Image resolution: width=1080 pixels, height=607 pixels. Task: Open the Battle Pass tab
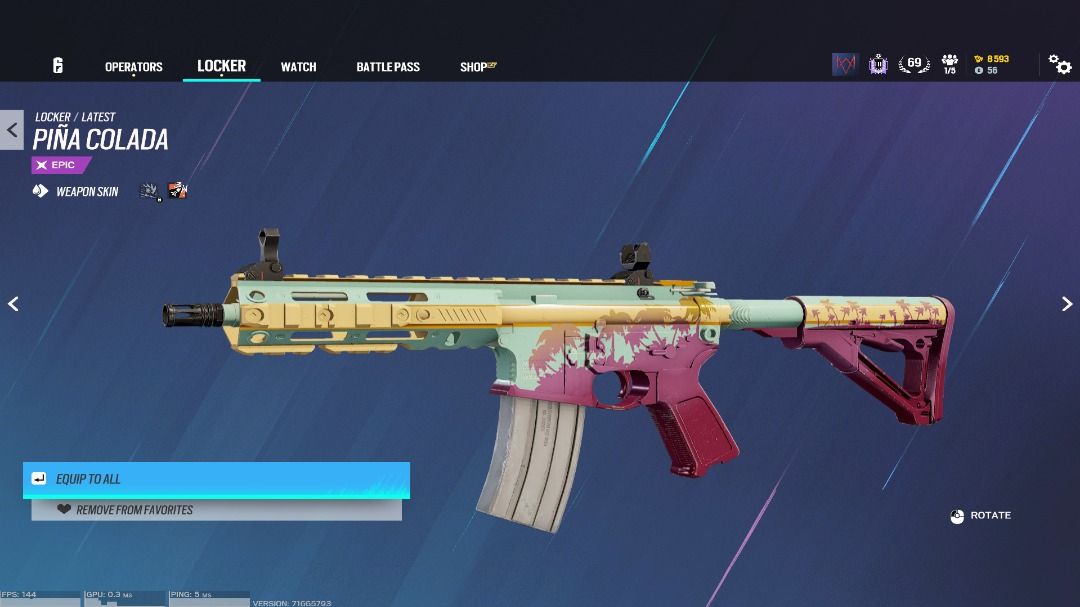pyautogui.click(x=388, y=67)
